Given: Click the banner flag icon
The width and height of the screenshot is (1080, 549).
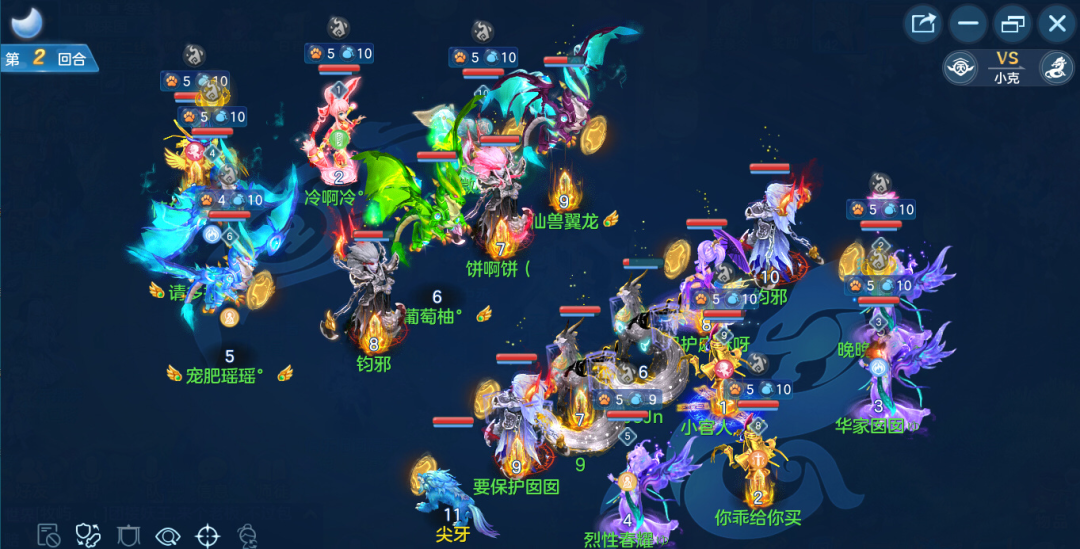Looking at the screenshot, I should [x=127, y=535].
